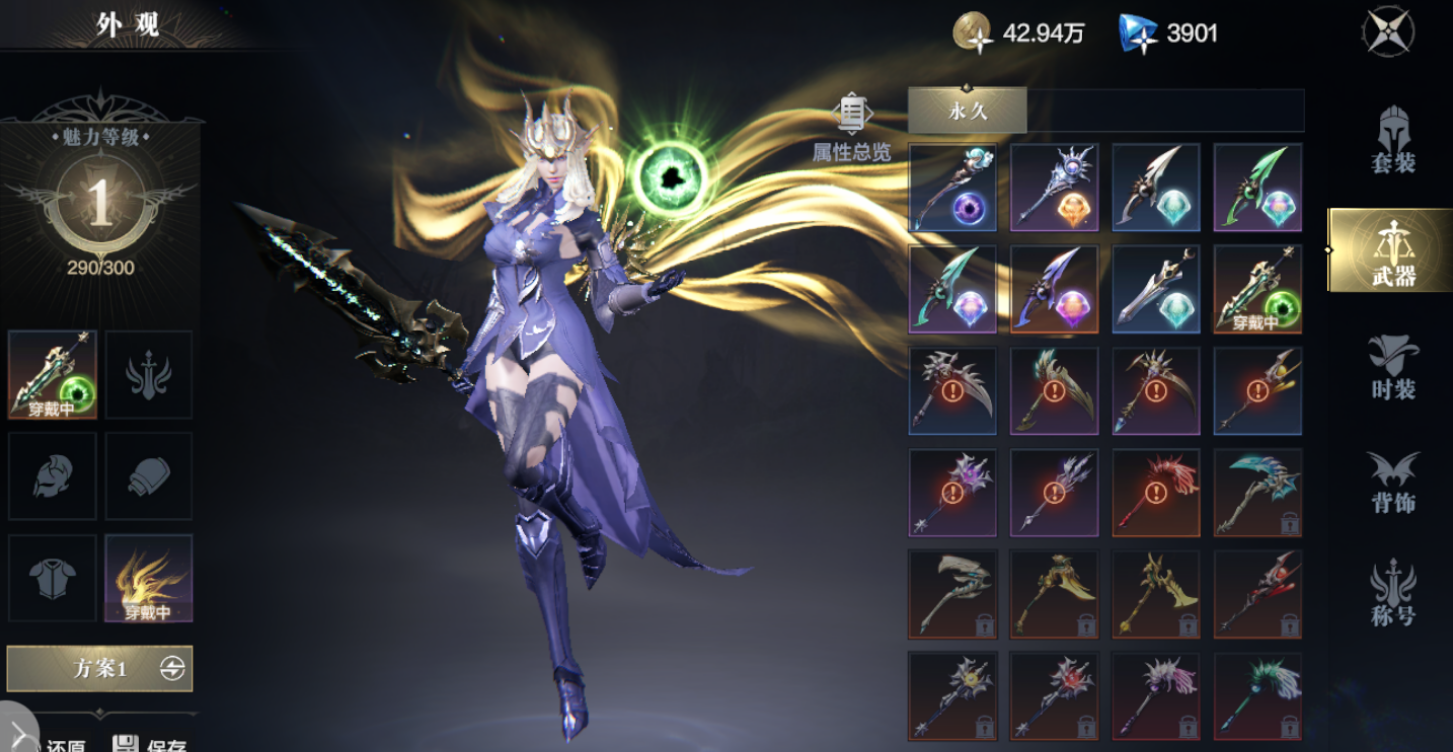Open the 属性总览 attribute overview

coord(851,128)
